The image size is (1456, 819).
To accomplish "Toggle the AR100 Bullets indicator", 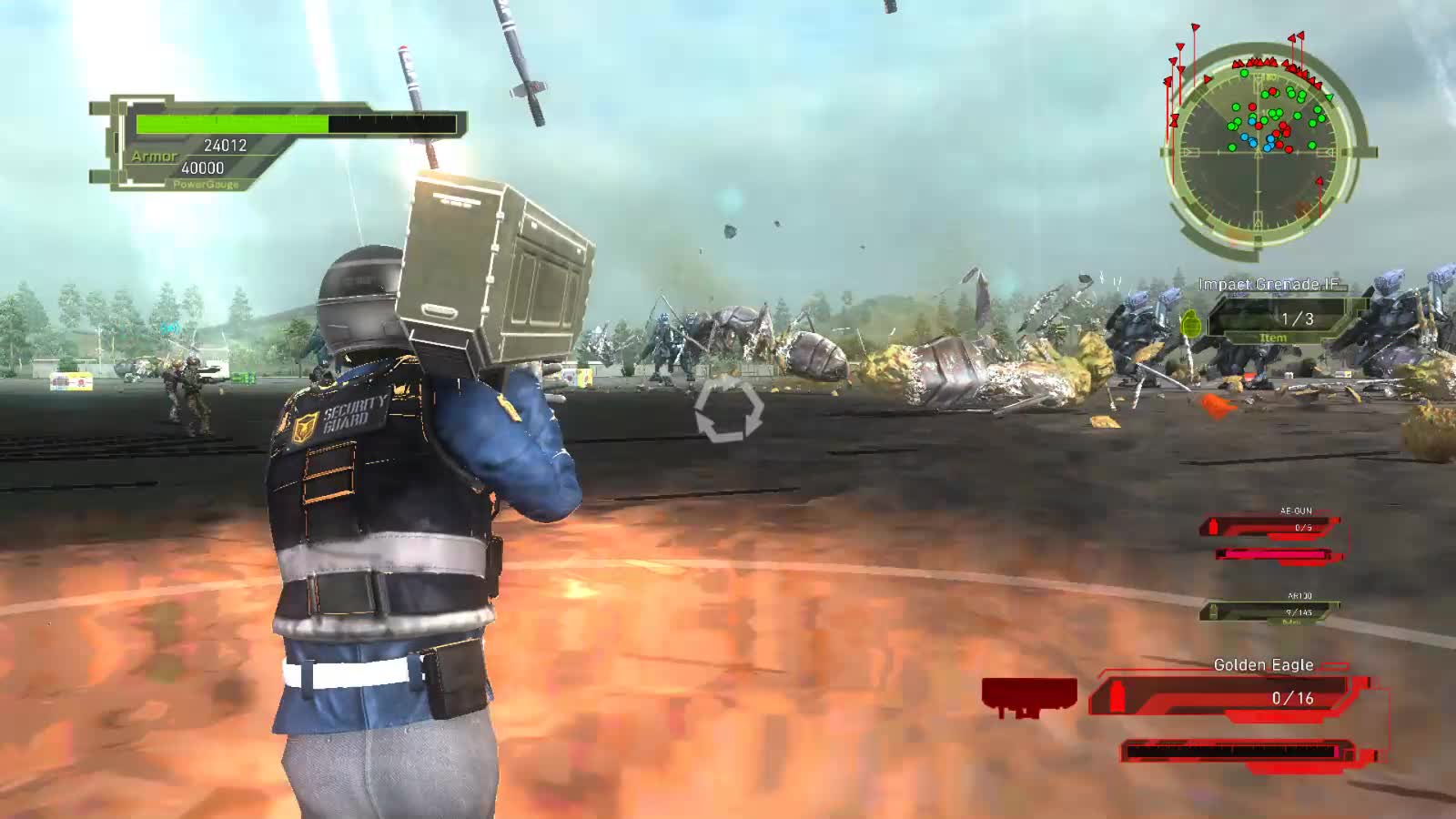I will coord(1291,621).
